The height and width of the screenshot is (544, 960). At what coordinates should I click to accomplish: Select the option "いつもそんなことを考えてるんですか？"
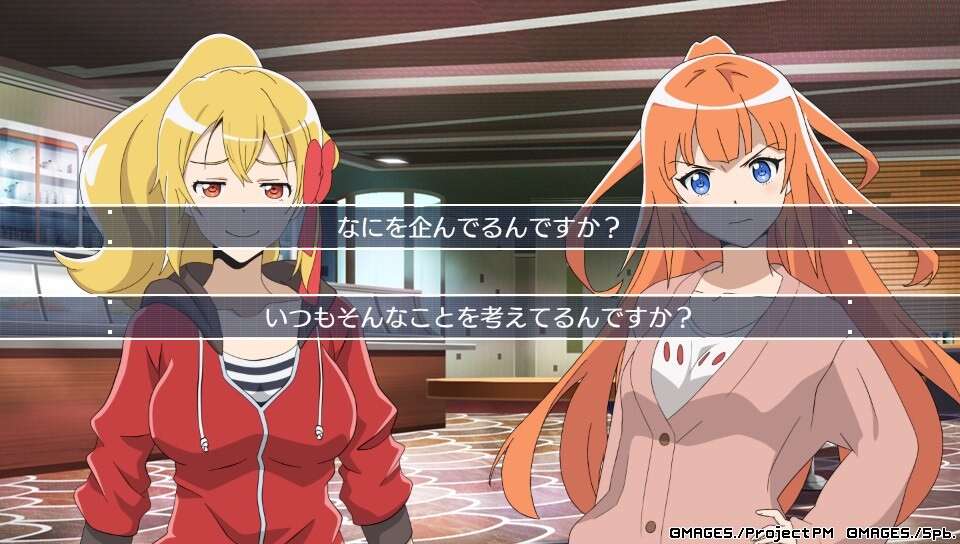pos(480,317)
